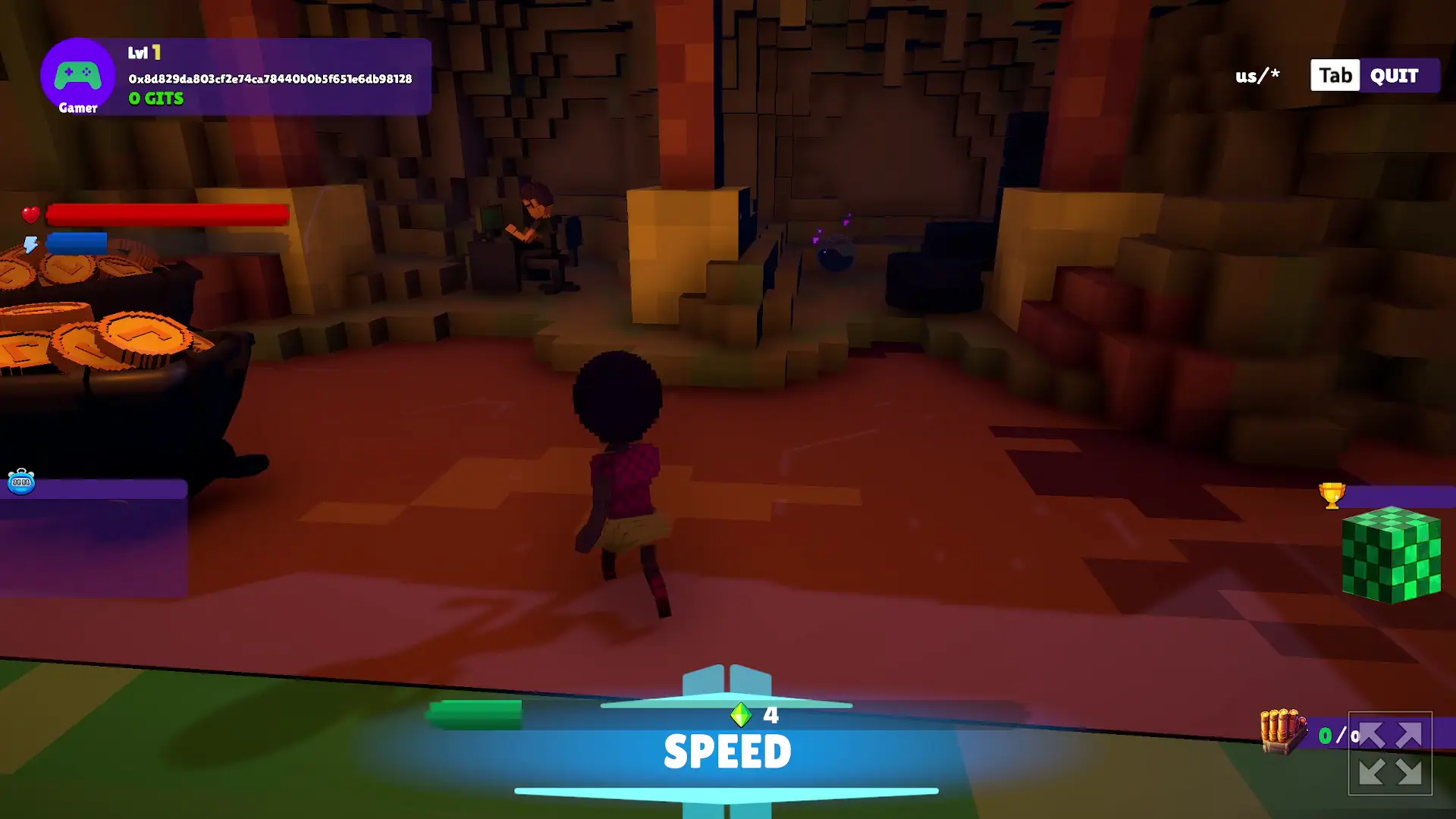
Task: Click the Tab key label
Action: (1334, 75)
